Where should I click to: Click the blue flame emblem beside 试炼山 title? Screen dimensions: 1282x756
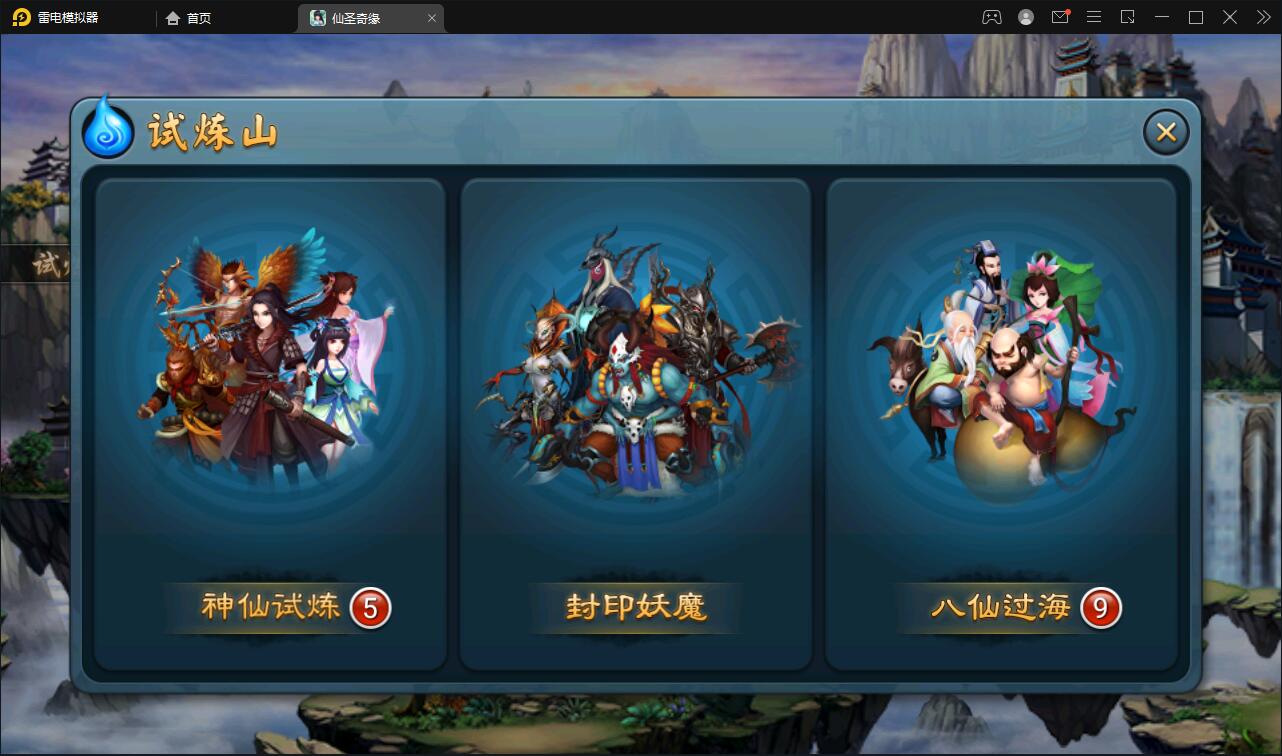tap(107, 129)
